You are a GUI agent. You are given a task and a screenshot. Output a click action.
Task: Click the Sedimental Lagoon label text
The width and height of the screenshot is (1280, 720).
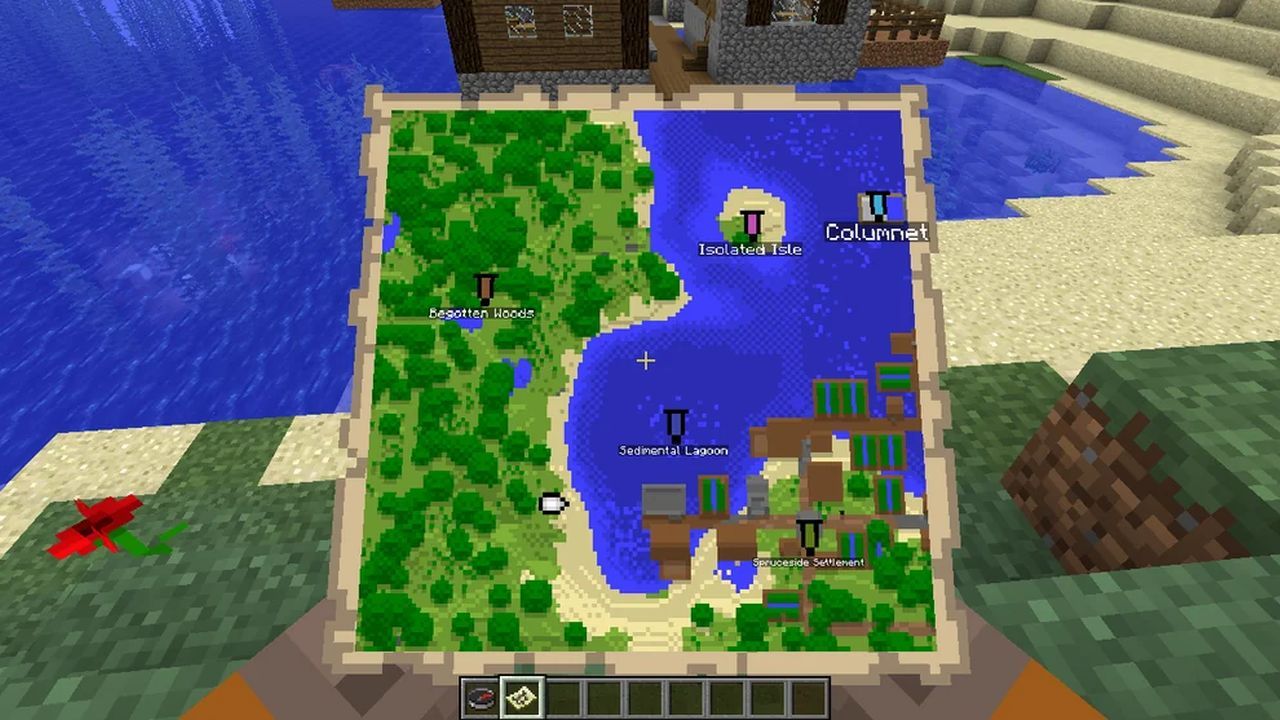(672, 450)
